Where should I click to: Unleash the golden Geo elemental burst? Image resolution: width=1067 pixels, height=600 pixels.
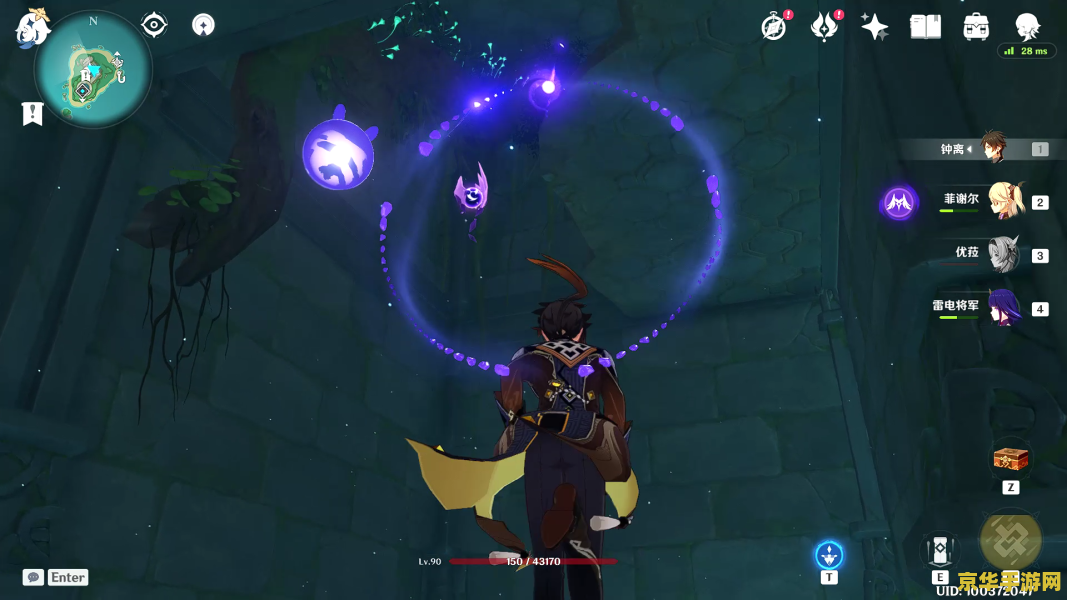(x=1010, y=540)
